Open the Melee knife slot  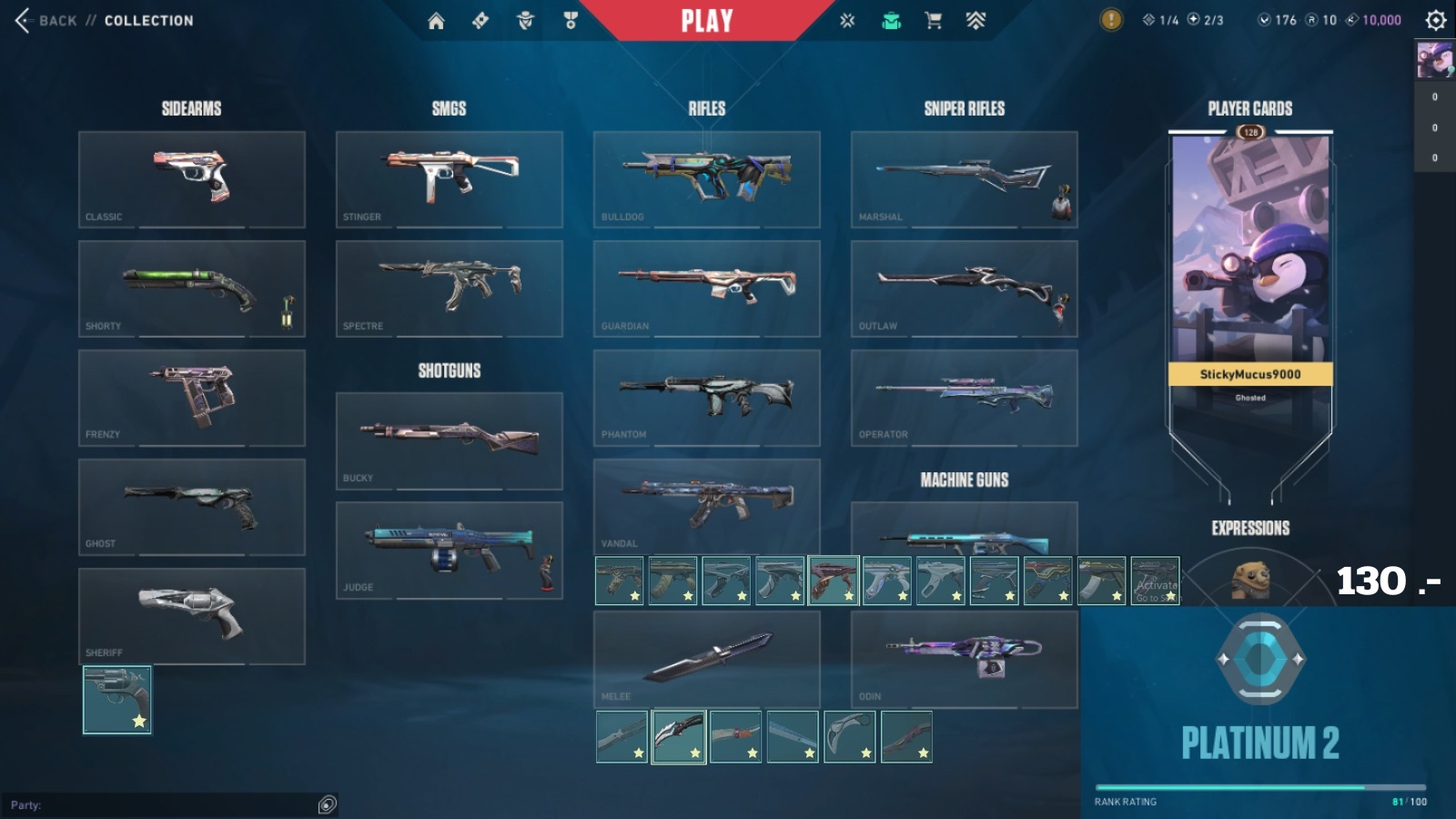pos(706,659)
